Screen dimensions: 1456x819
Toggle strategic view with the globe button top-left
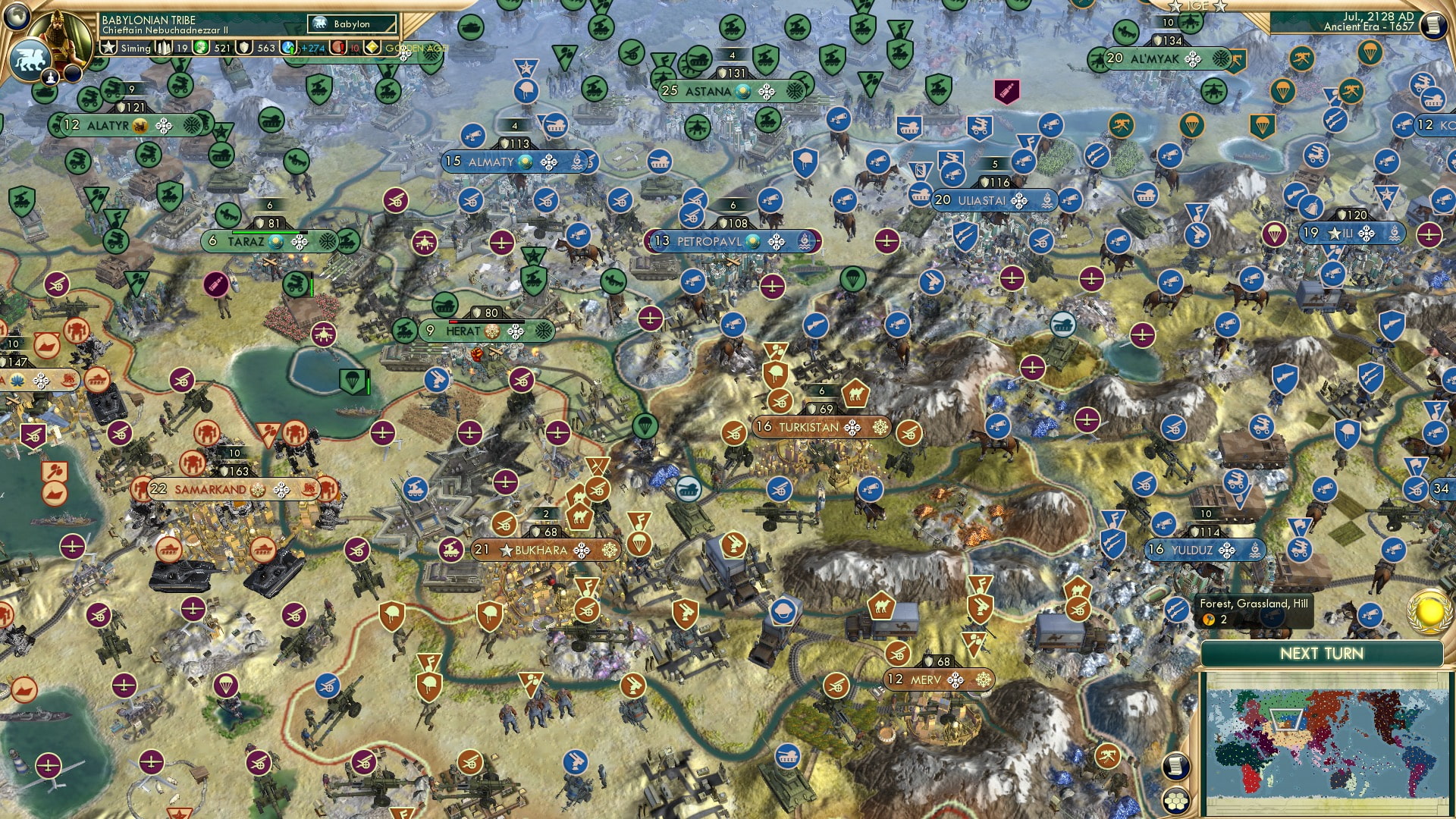pyautogui.click(x=17, y=17)
